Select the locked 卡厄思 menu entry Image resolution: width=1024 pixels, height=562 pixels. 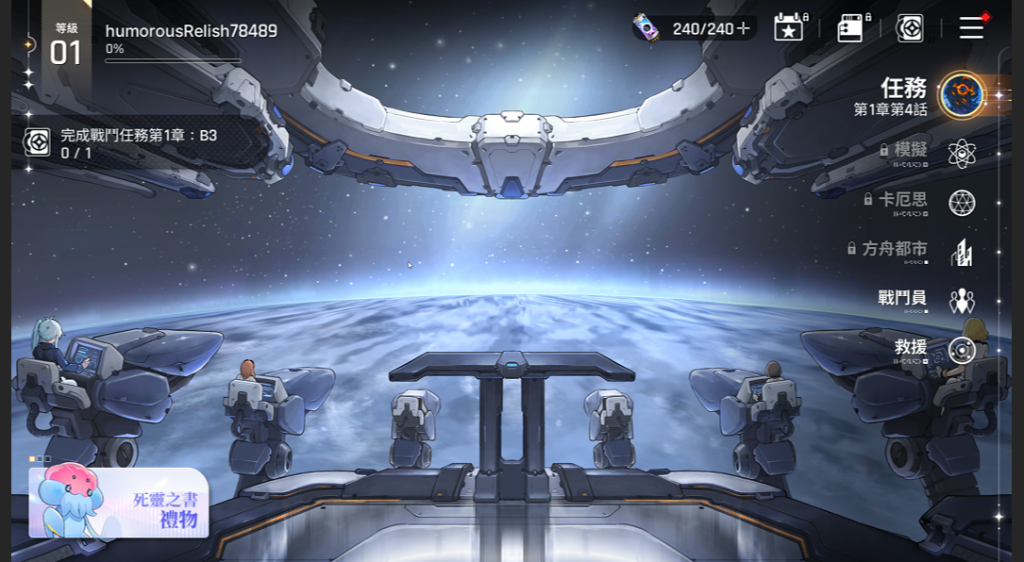925,201
